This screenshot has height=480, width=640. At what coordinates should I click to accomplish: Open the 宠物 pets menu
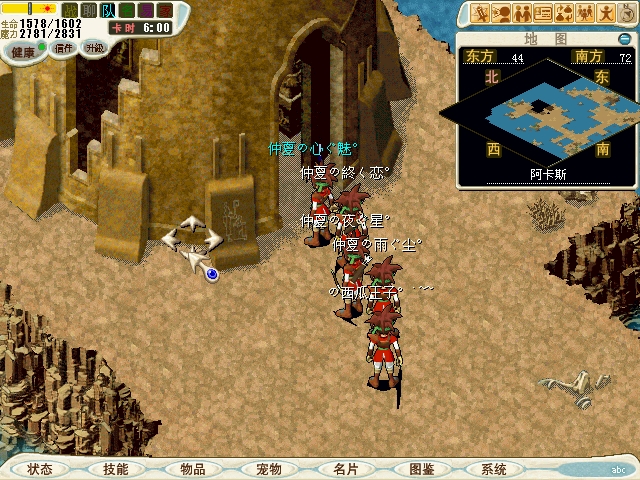pos(268,469)
